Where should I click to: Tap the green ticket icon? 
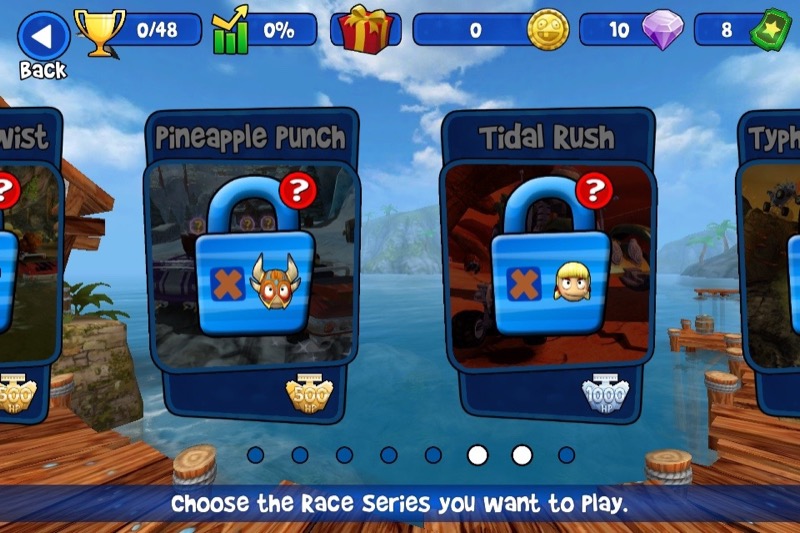tap(771, 30)
